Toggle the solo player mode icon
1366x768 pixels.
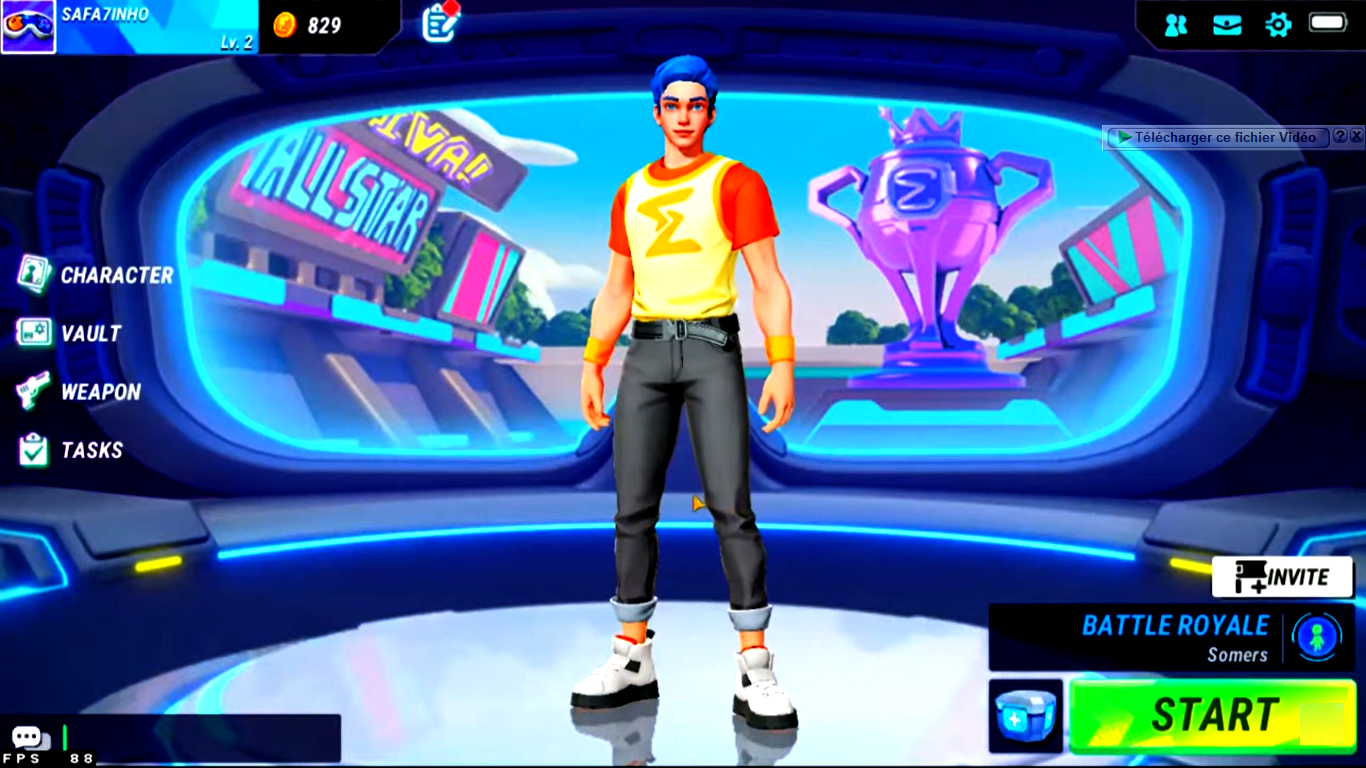click(x=1317, y=637)
